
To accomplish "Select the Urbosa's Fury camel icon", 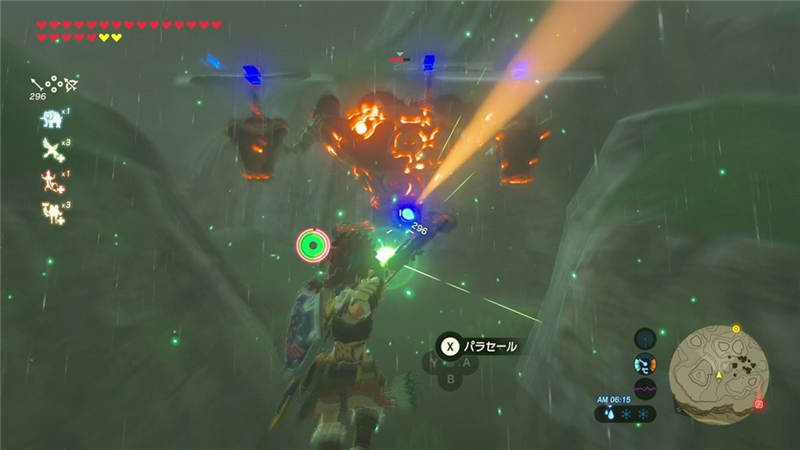I will [x=50, y=211].
